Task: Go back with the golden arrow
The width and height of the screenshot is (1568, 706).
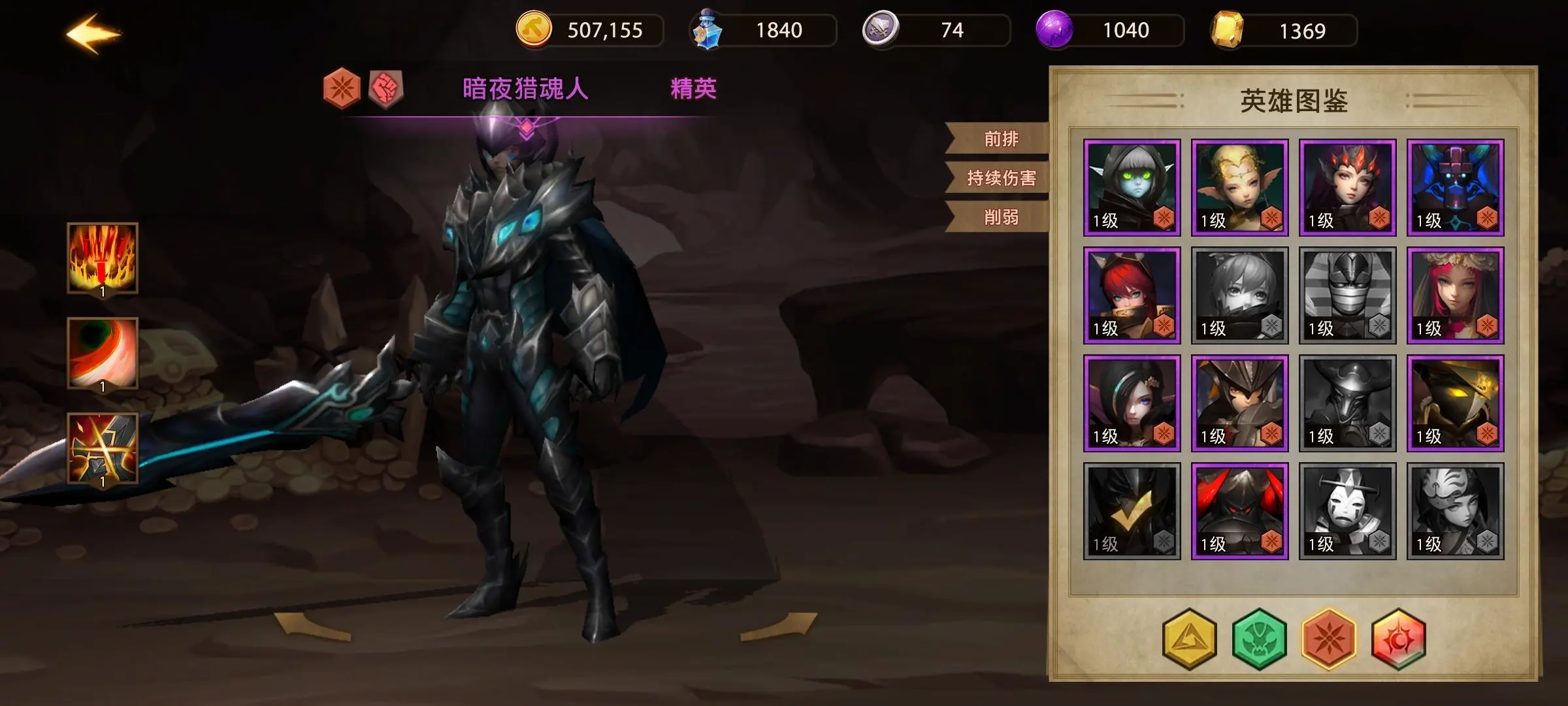Action: (x=93, y=33)
